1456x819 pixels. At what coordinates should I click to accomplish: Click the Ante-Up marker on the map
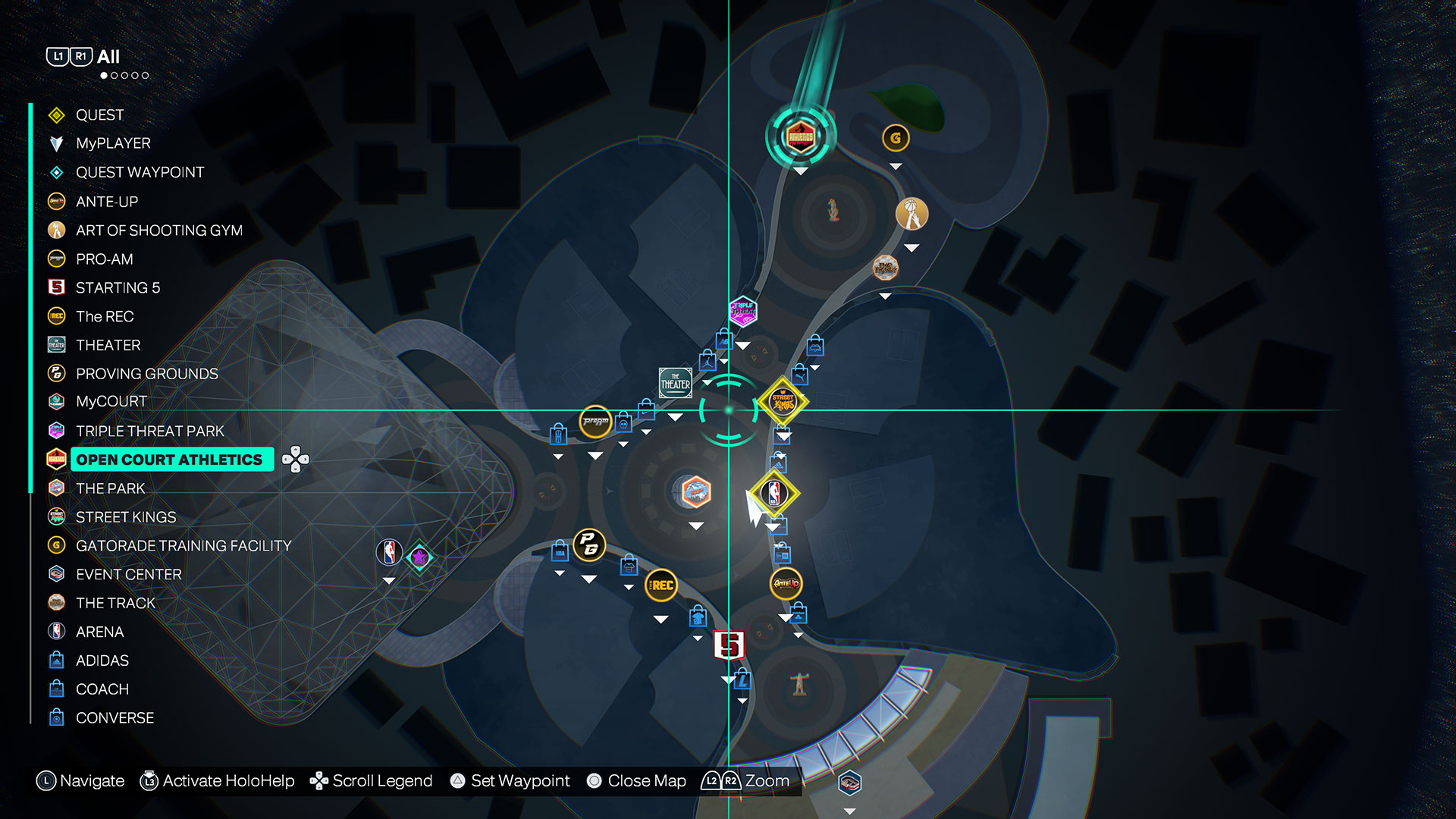point(786,583)
